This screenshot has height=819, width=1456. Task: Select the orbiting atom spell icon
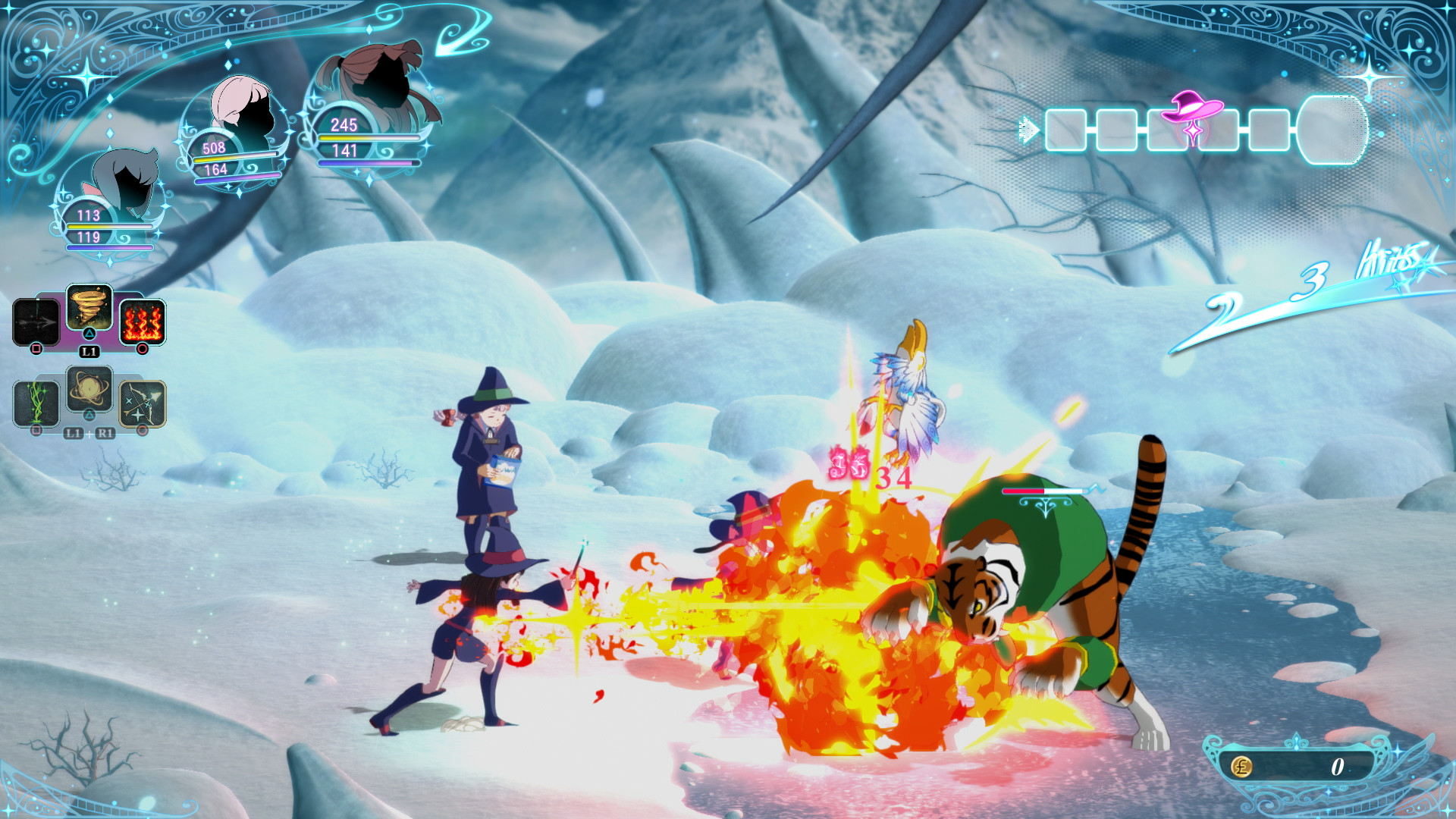(x=89, y=387)
